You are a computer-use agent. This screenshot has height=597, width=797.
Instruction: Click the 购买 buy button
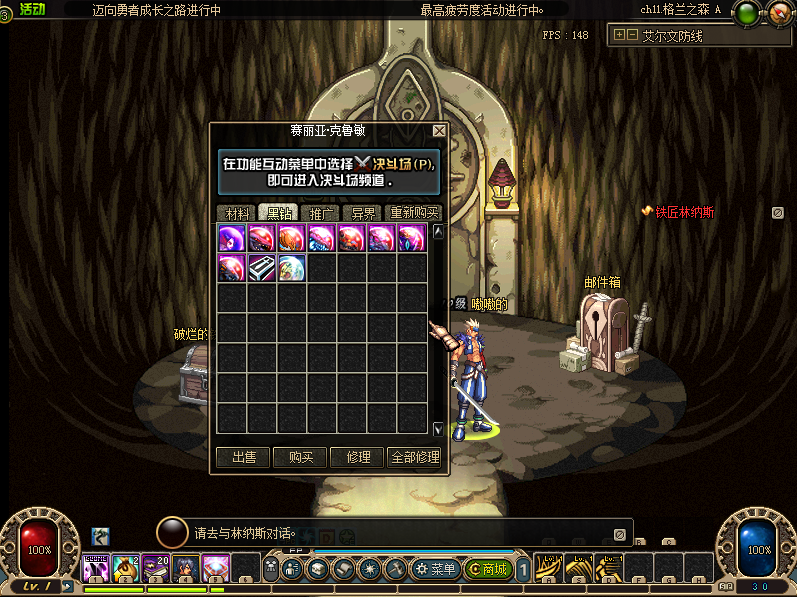coord(300,457)
